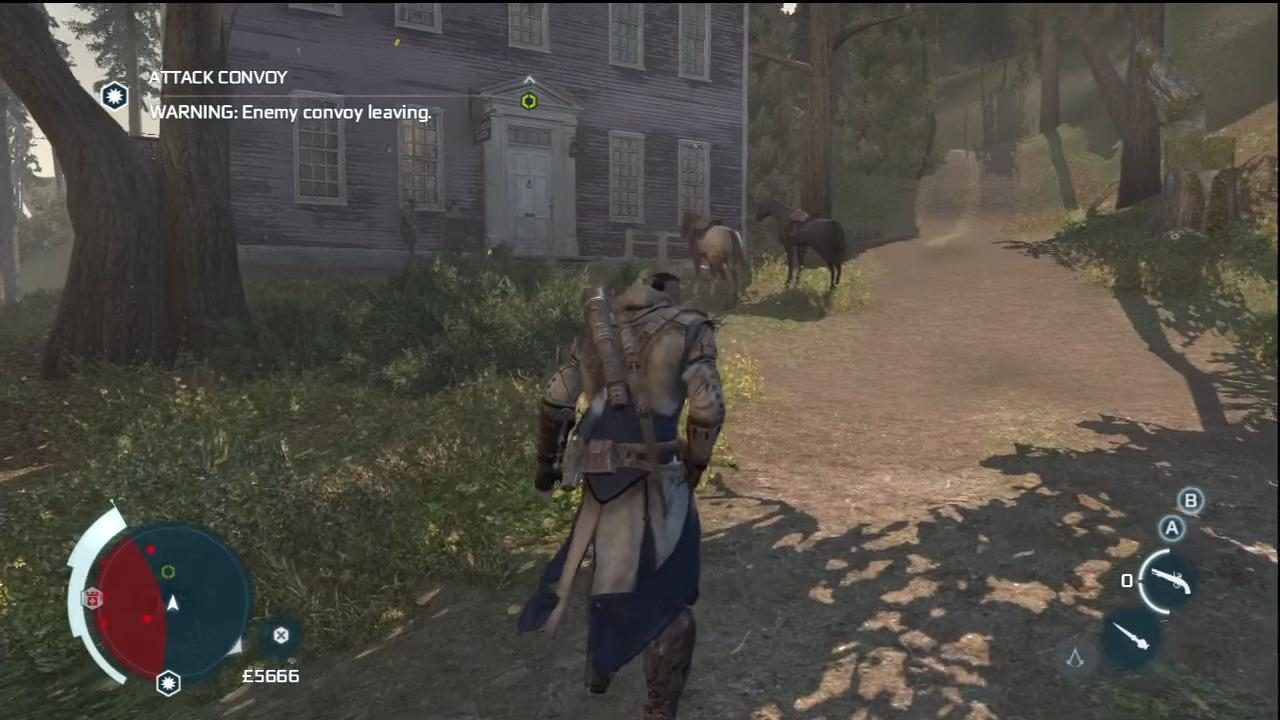The height and width of the screenshot is (720, 1280).
Task: Click the green hexagon objective inside the minimap
Action: pyautogui.click(x=168, y=571)
